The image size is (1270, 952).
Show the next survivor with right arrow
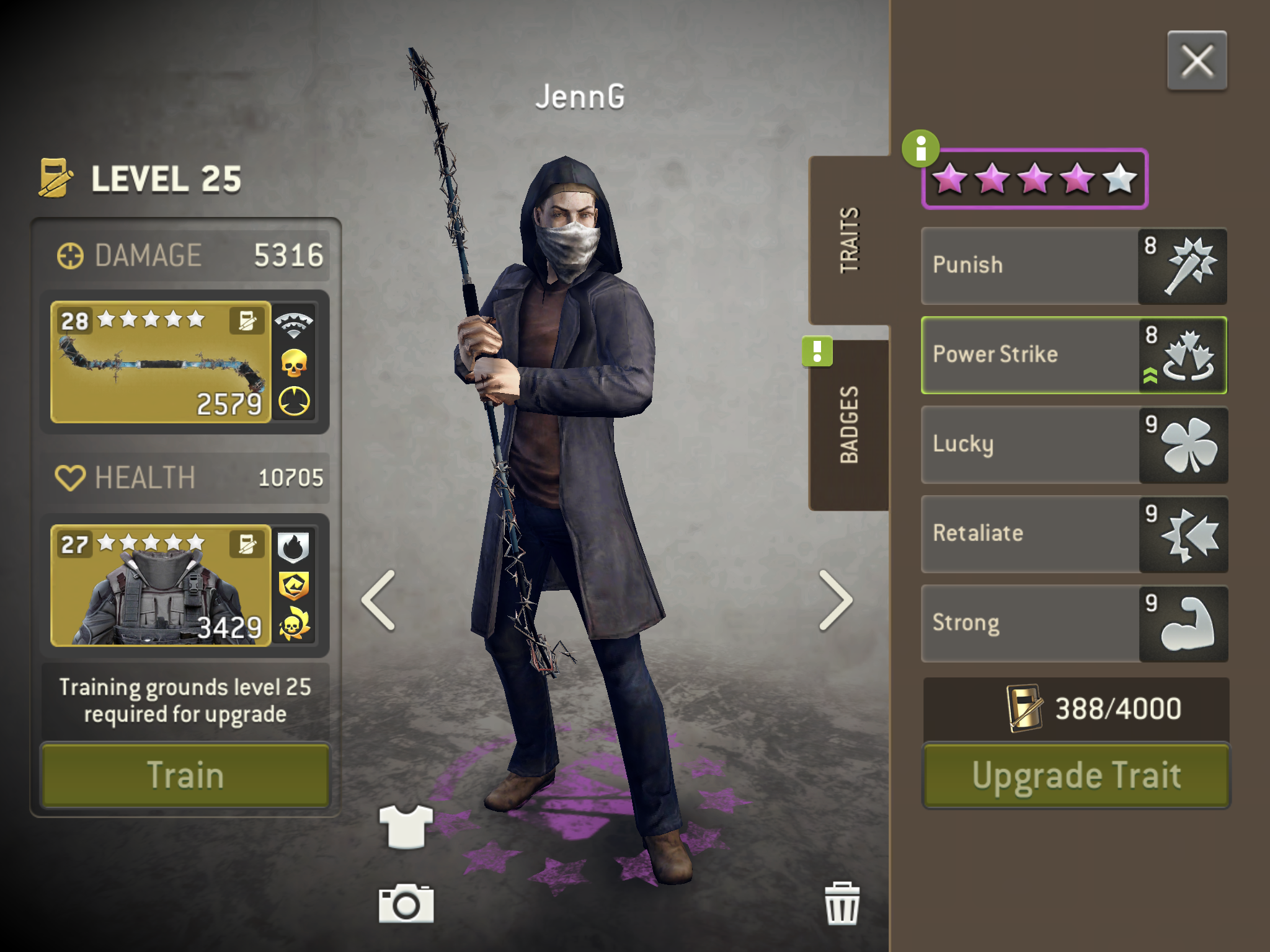pyautogui.click(x=835, y=600)
